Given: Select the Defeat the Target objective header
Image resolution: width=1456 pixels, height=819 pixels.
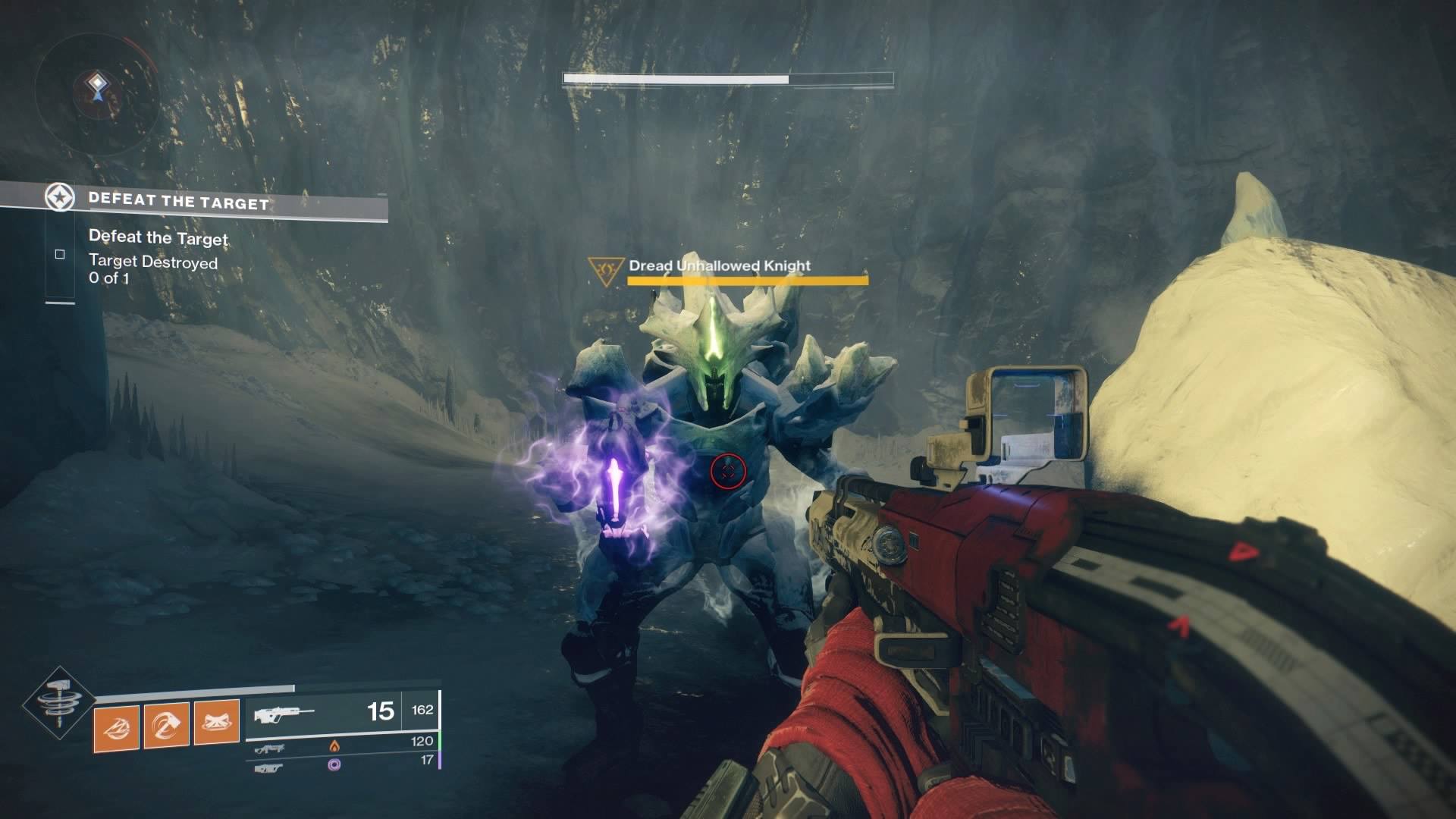Looking at the screenshot, I should [178, 202].
